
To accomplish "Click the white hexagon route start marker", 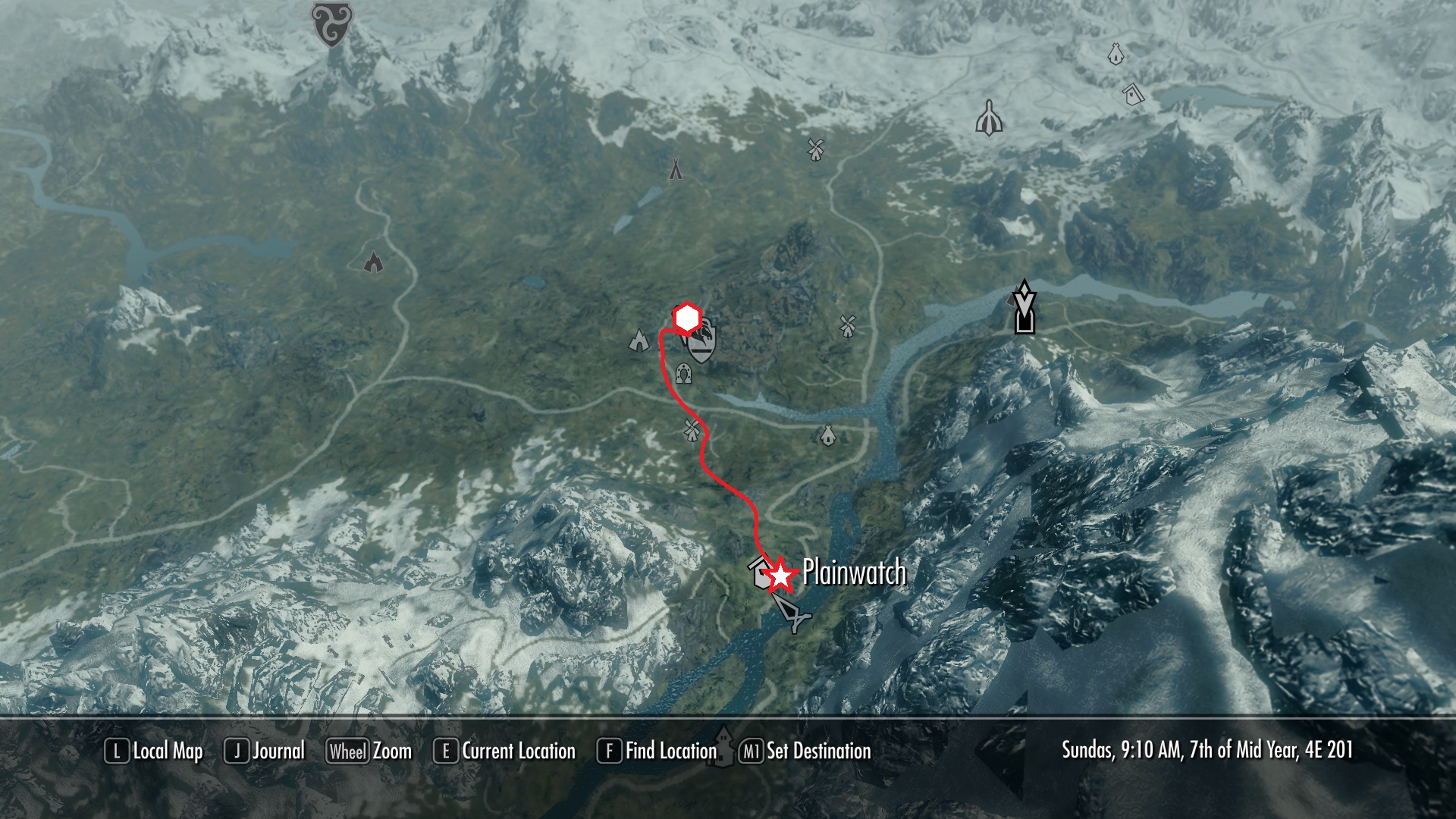I will pos(686,319).
